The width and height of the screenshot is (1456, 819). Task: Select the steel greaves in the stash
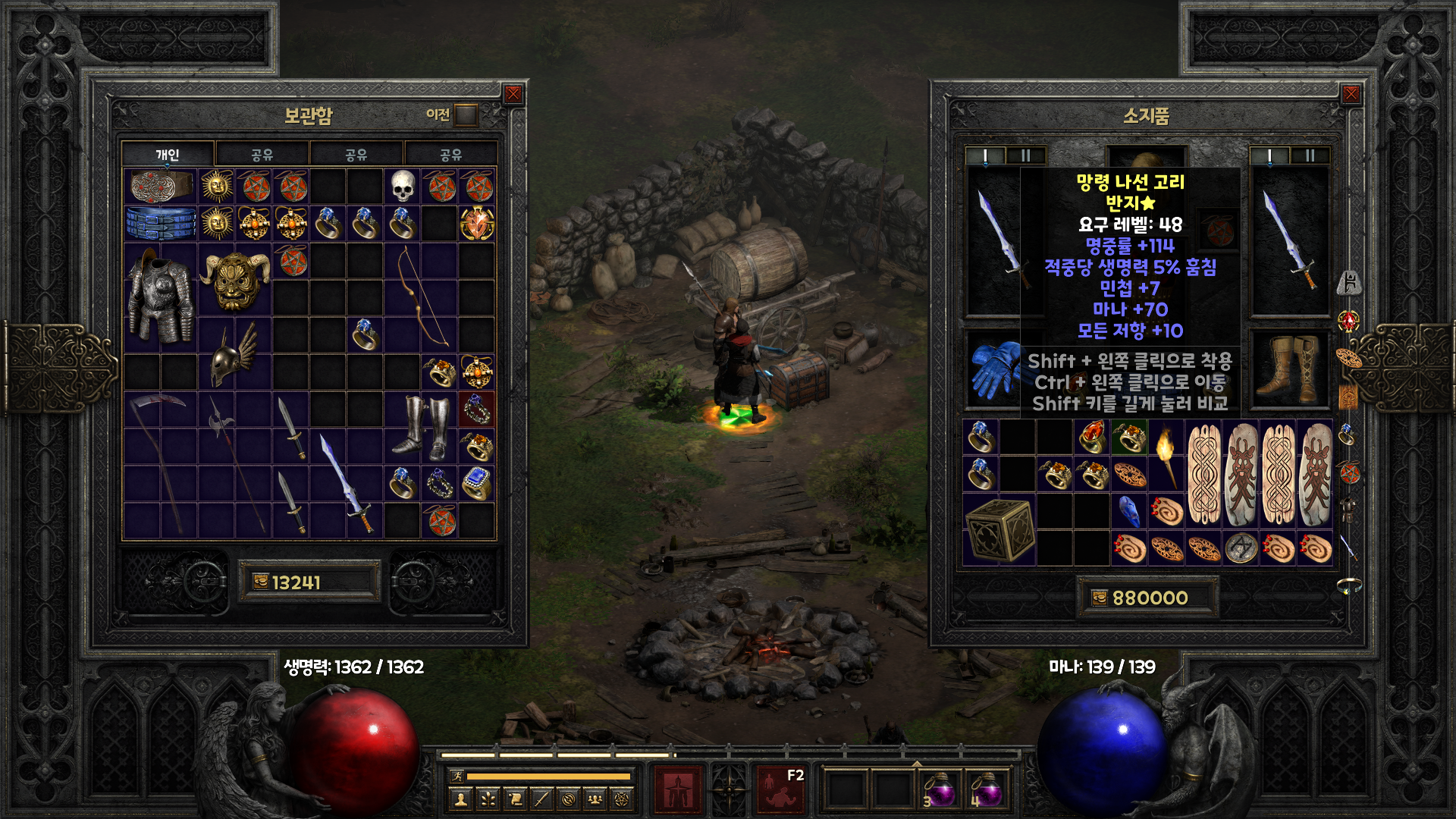[421, 427]
